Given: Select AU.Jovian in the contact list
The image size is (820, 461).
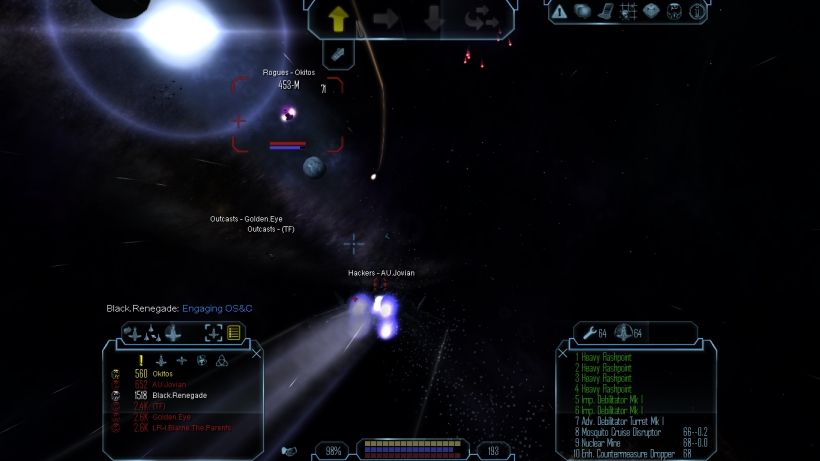Looking at the screenshot, I should (168, 385).
